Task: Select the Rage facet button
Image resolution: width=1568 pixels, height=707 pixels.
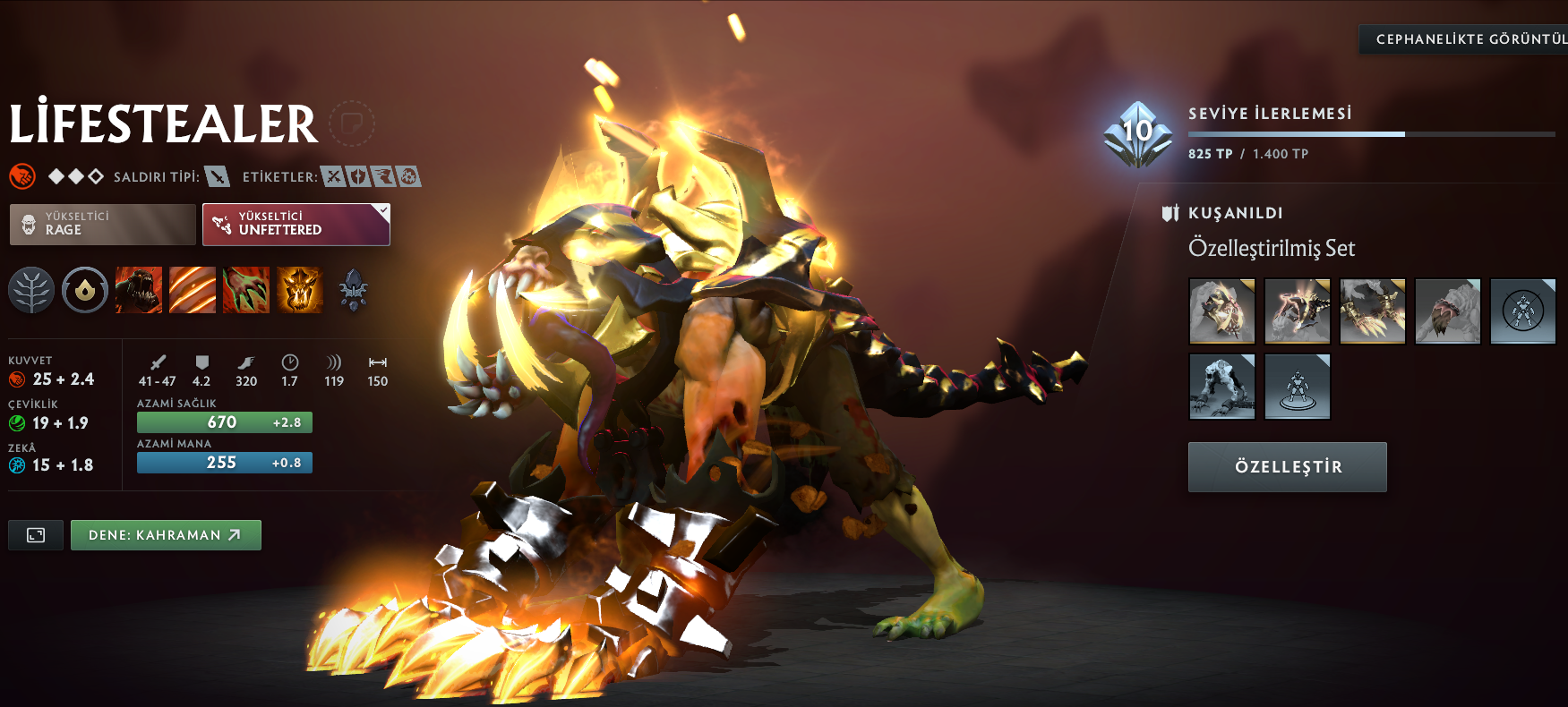Action: pos(102,224)
